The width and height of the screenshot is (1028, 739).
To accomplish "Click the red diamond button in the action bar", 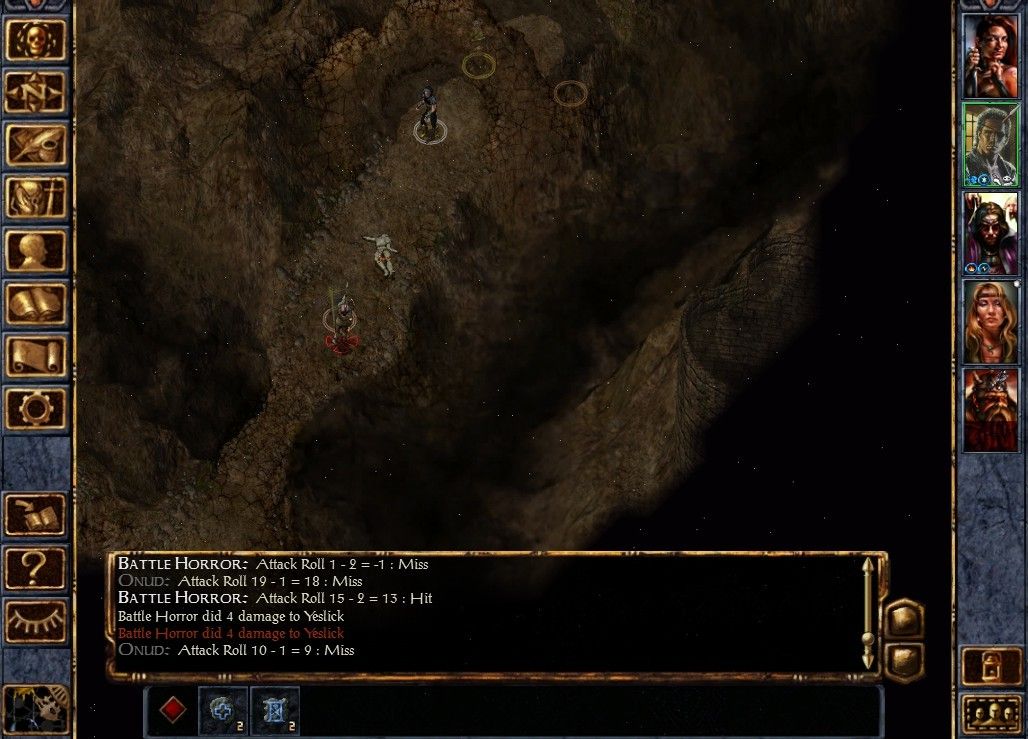I will (x=173, y=710).
